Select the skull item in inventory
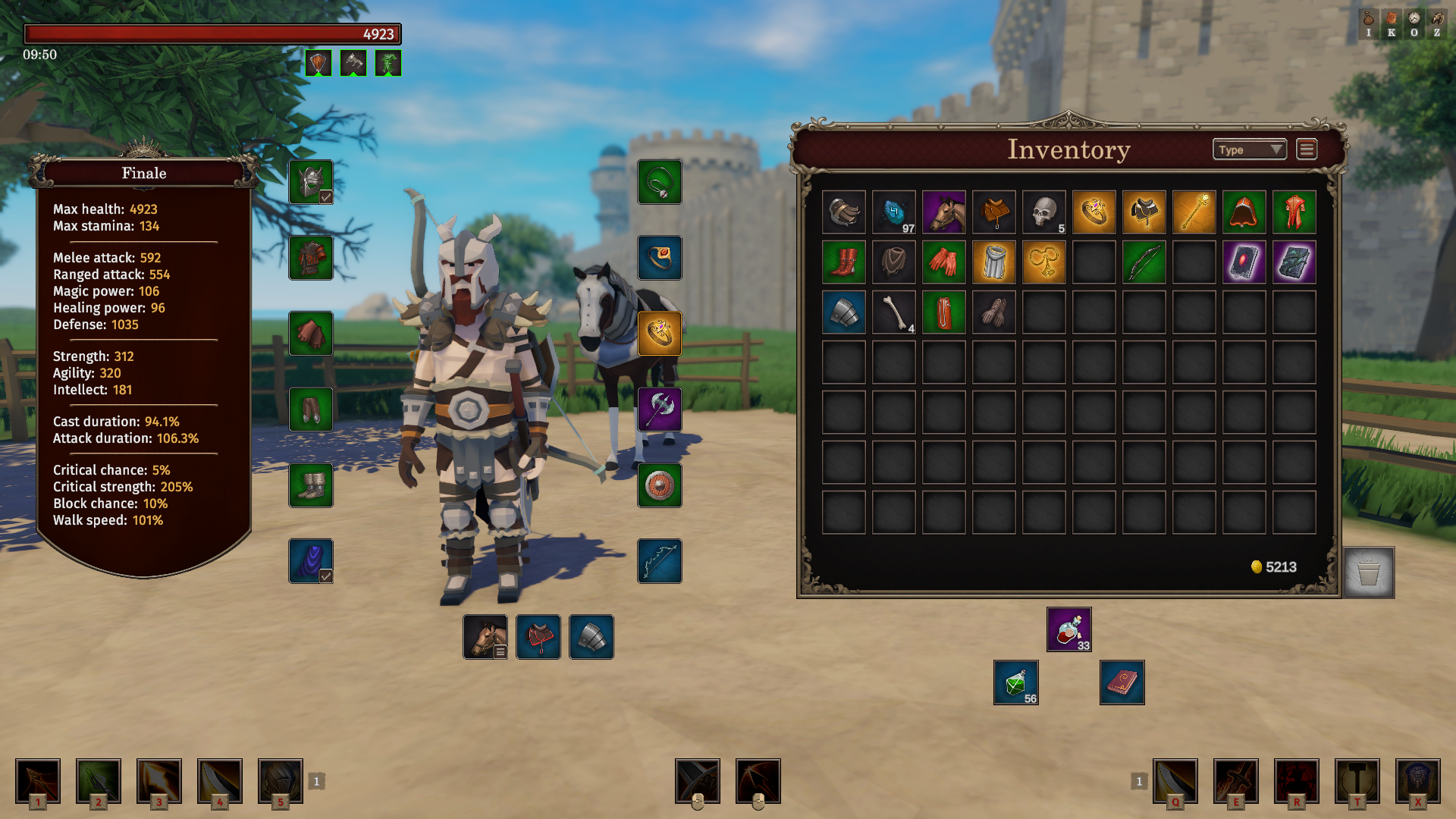The width and height of the screenshot is (1456, 819). [x=1044, y=212]
